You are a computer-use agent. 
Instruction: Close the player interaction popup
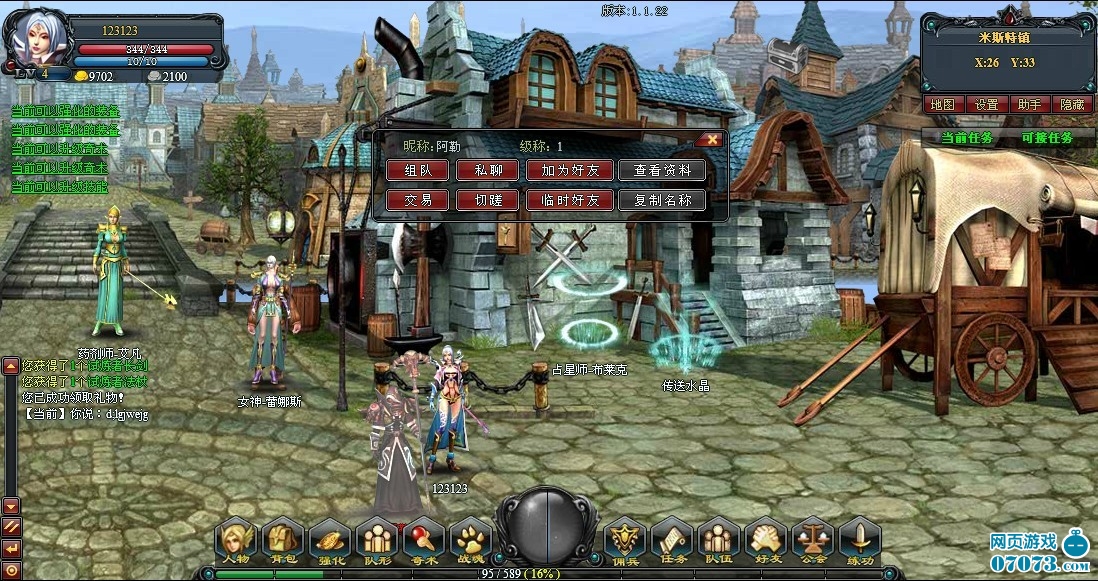711,140
